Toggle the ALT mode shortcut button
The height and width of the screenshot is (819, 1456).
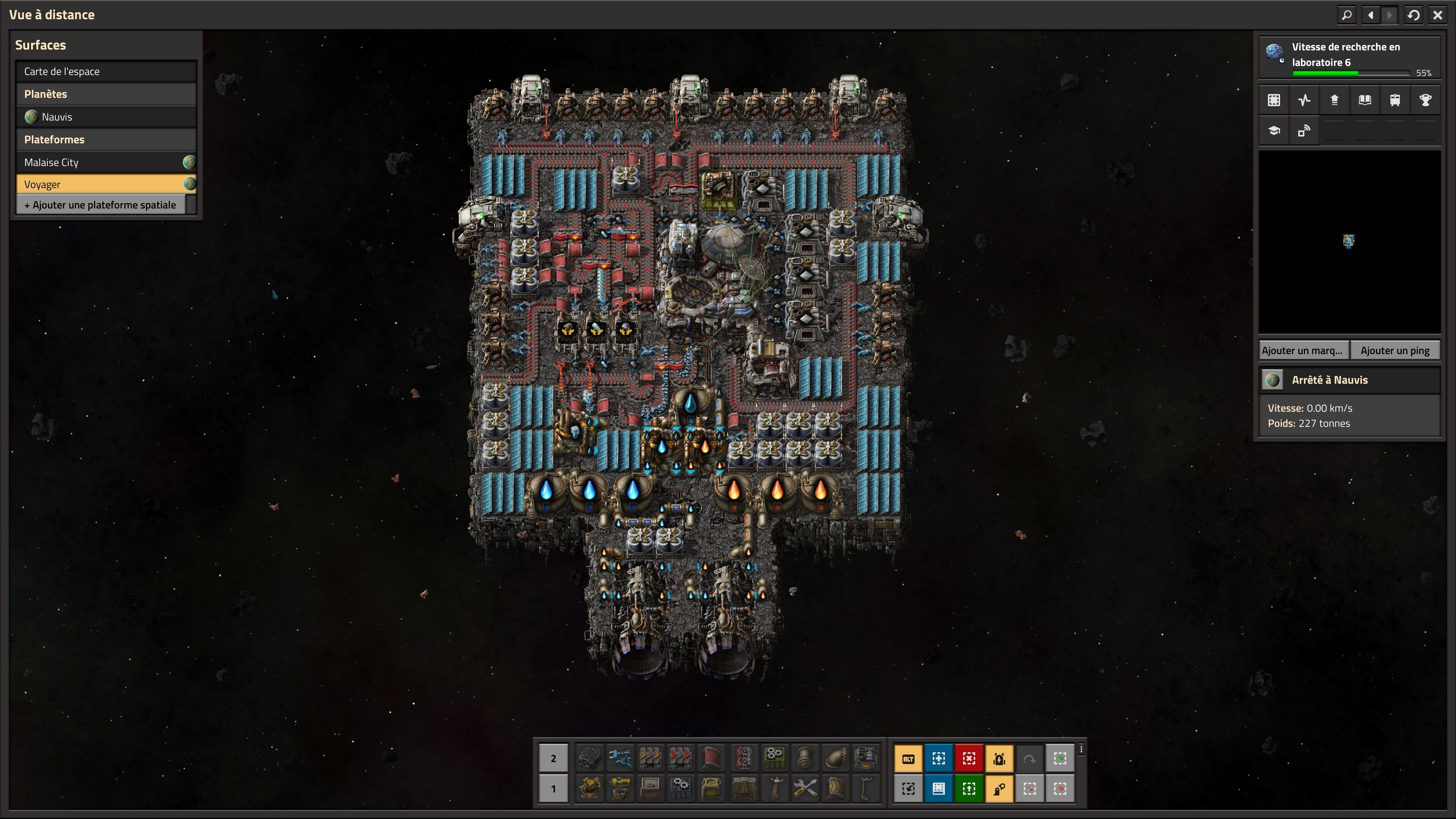908,758
